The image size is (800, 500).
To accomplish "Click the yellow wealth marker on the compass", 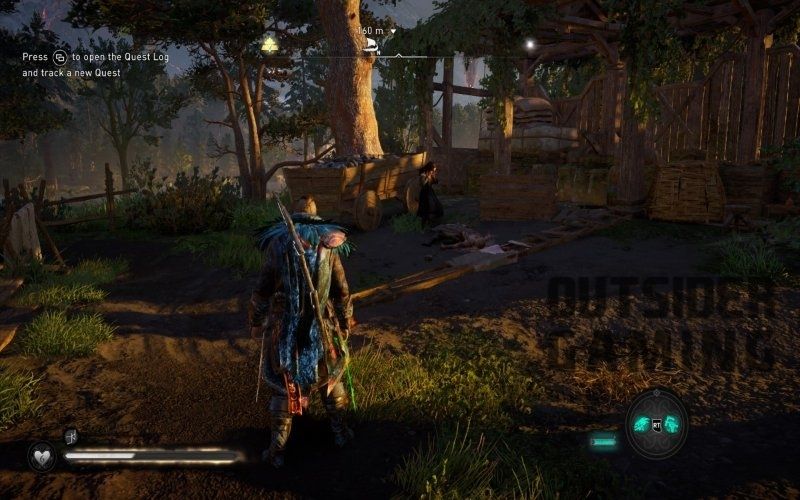I will [x=269, y=44].
